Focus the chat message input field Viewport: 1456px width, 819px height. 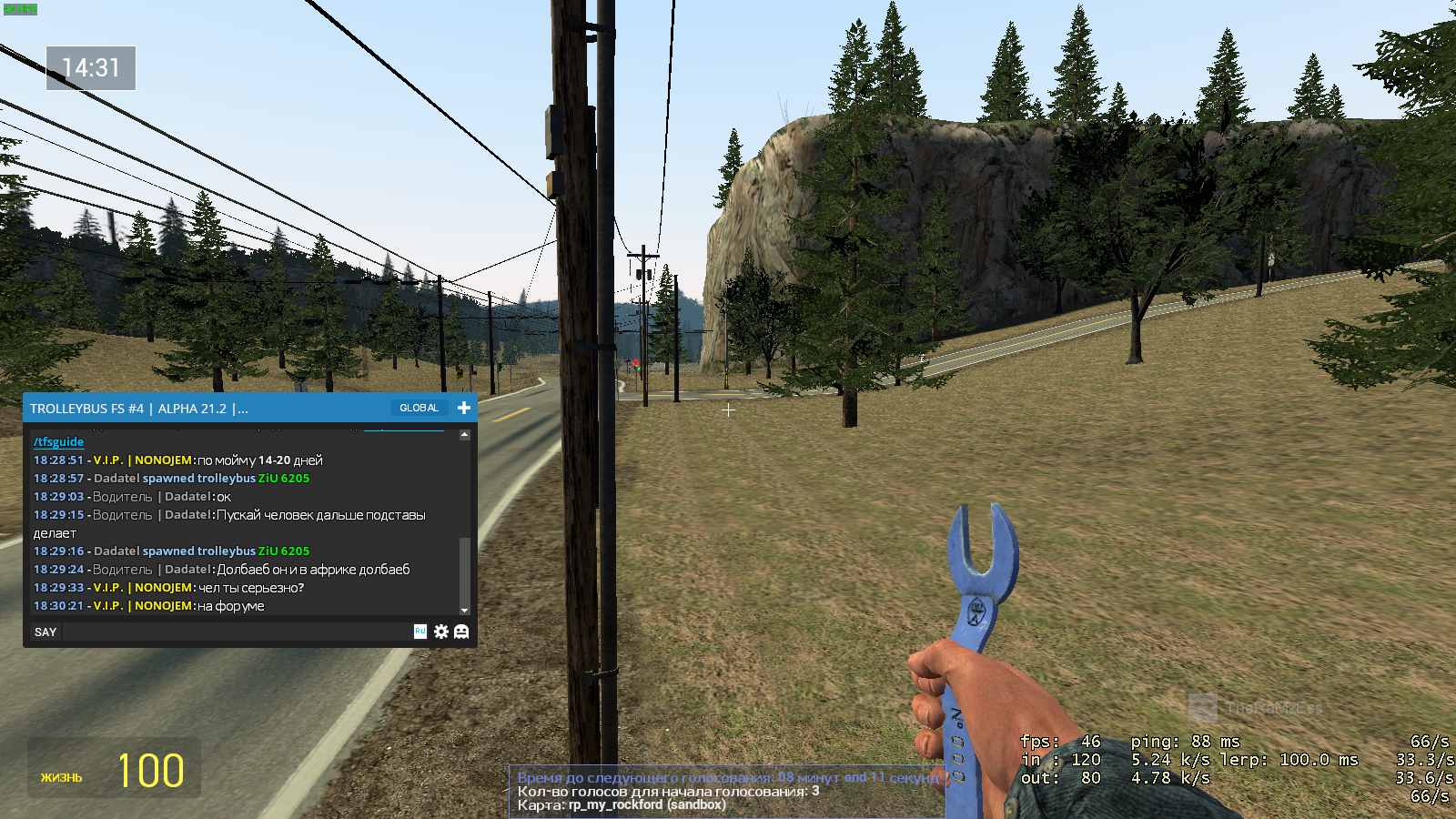click(x=237, y=632)
